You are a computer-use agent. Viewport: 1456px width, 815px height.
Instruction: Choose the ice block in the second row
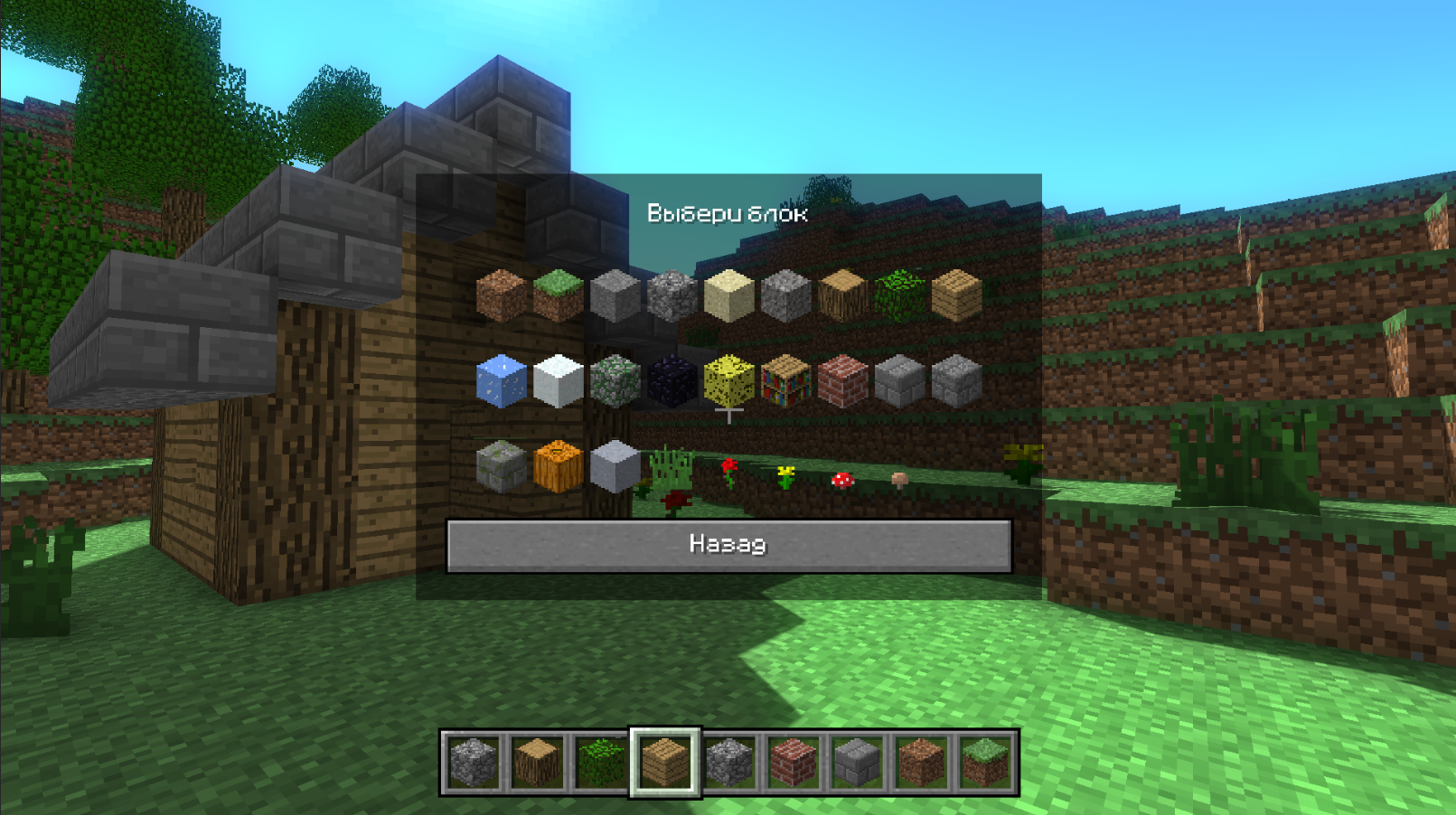click(503, 379)
